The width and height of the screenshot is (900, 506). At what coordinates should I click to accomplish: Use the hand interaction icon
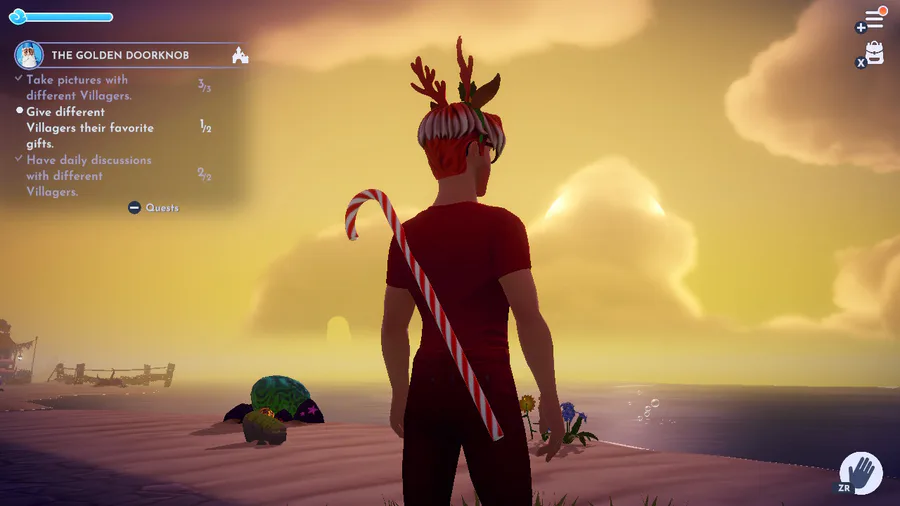point(859,472)
